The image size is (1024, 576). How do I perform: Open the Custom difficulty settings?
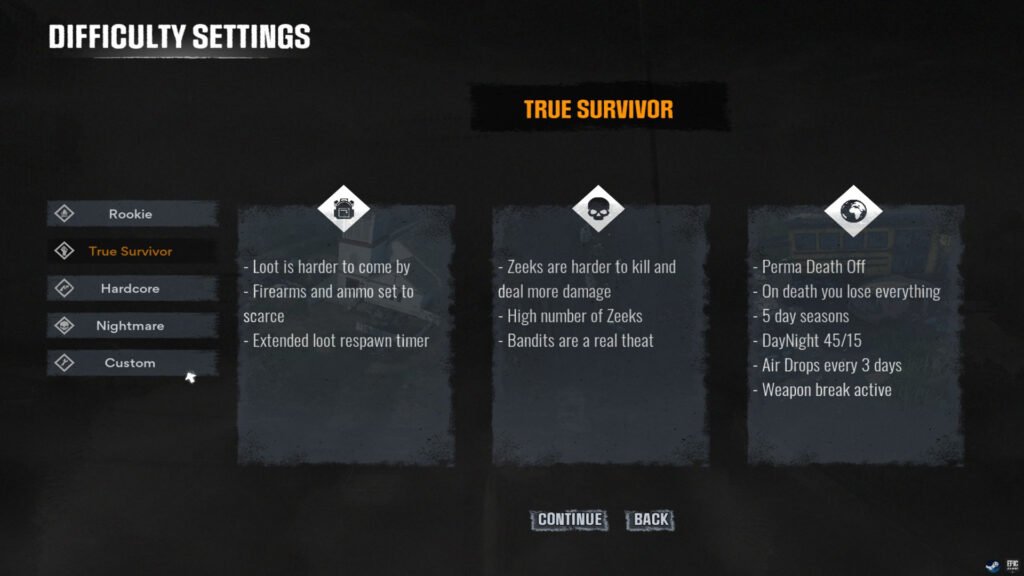coord(131,363)
